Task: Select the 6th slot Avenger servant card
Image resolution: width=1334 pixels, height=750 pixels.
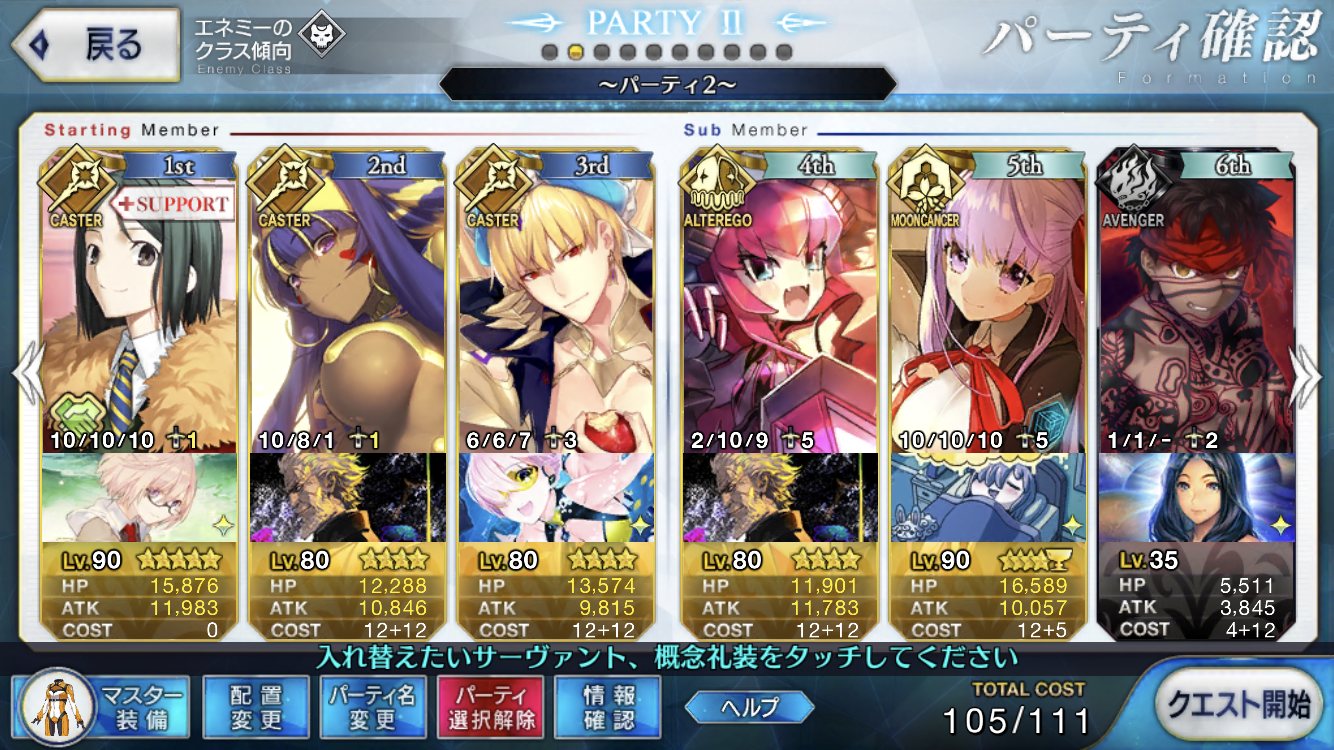Action: tap(1196, 310)
